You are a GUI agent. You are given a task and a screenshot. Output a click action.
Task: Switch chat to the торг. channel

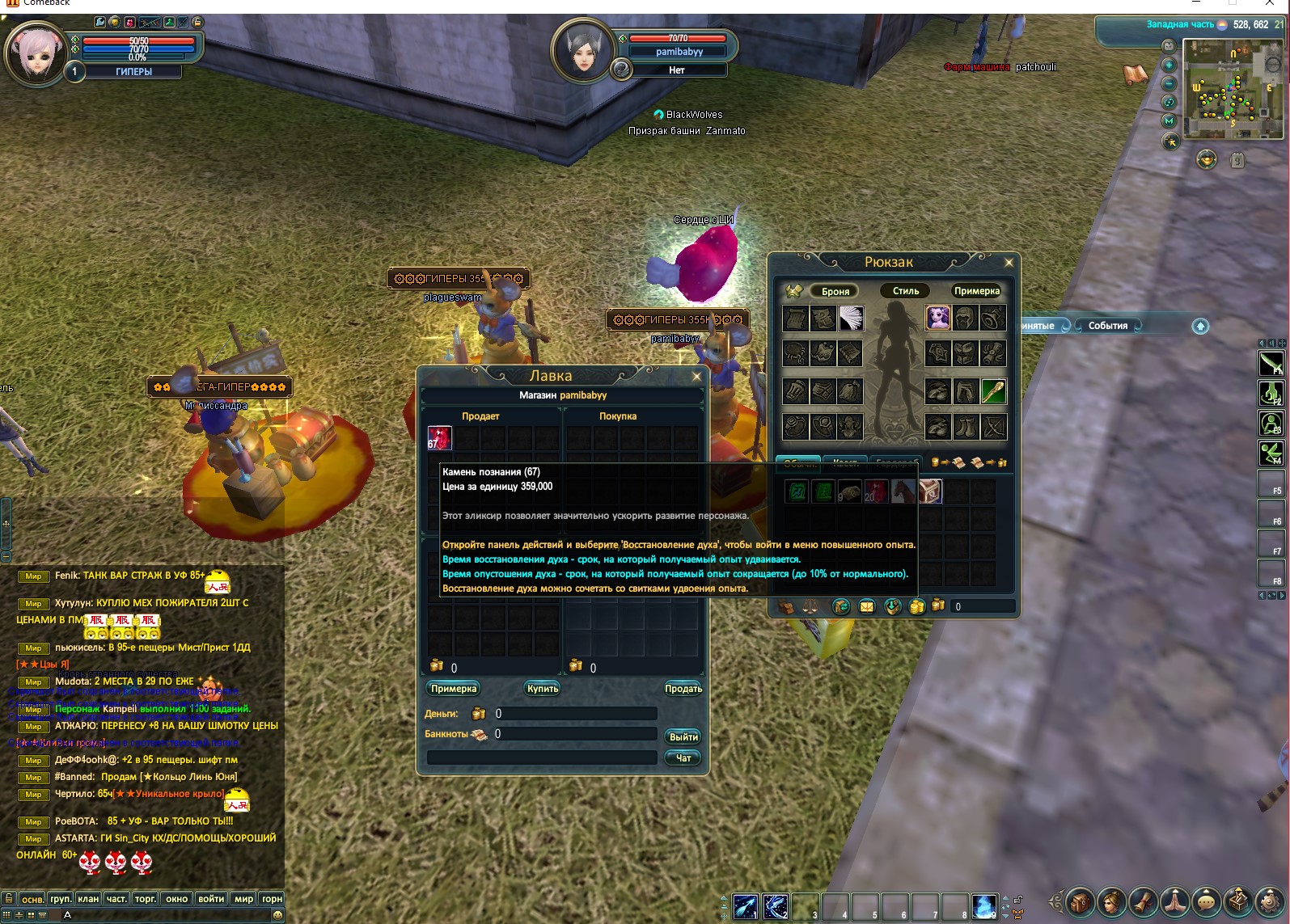point(146,899)
